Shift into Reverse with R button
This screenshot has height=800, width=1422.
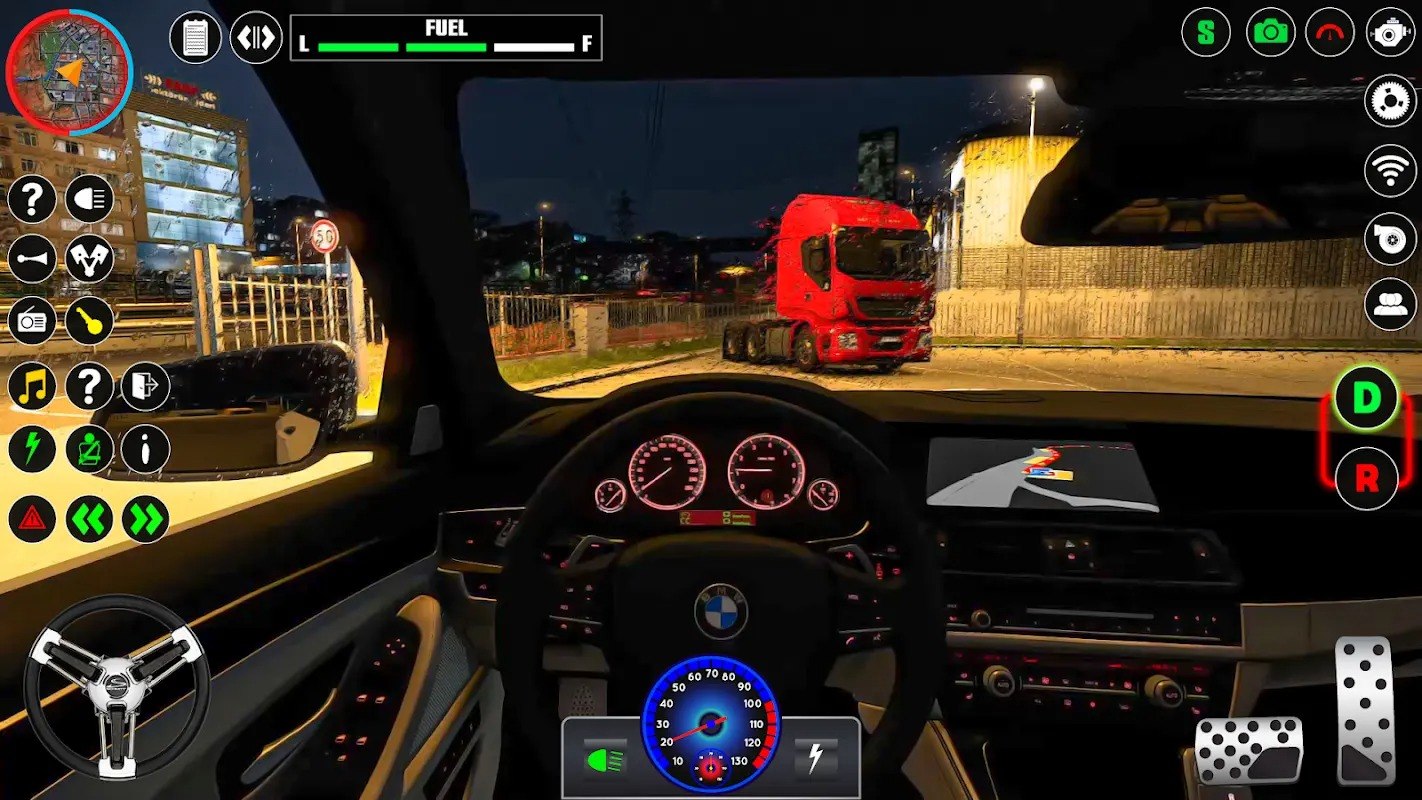[1366, 479]
